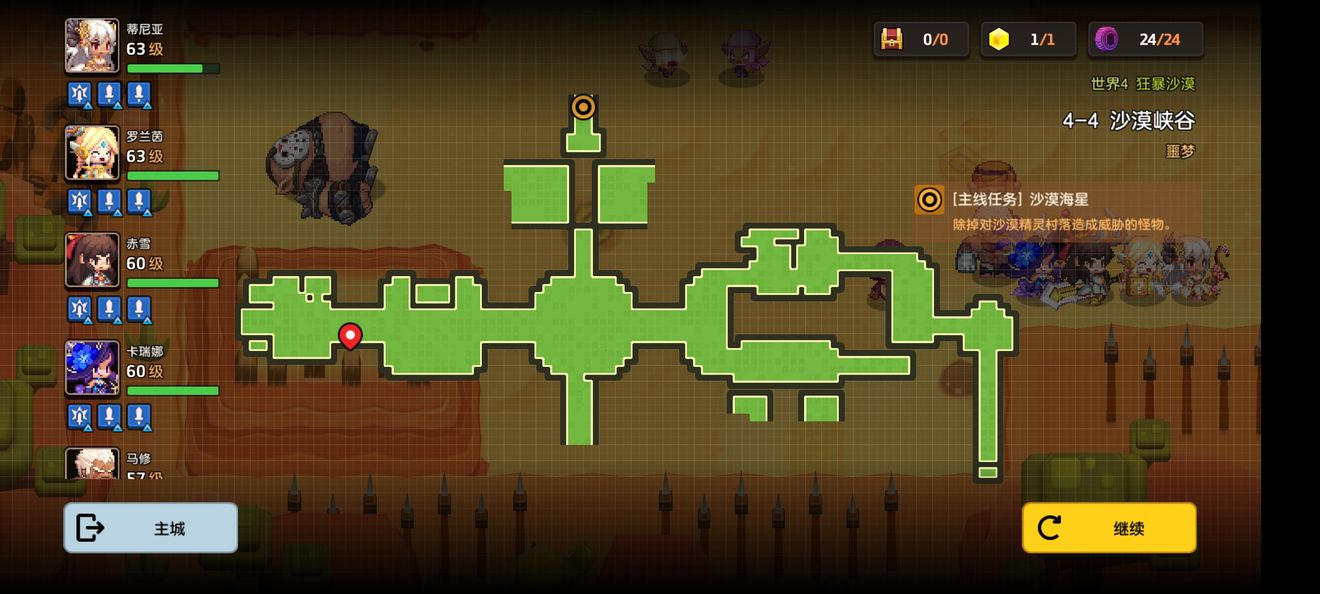Resume the stage with the yellow 继续 button
This screenshot has height=594, width=1320.
tap(1108, 528)
